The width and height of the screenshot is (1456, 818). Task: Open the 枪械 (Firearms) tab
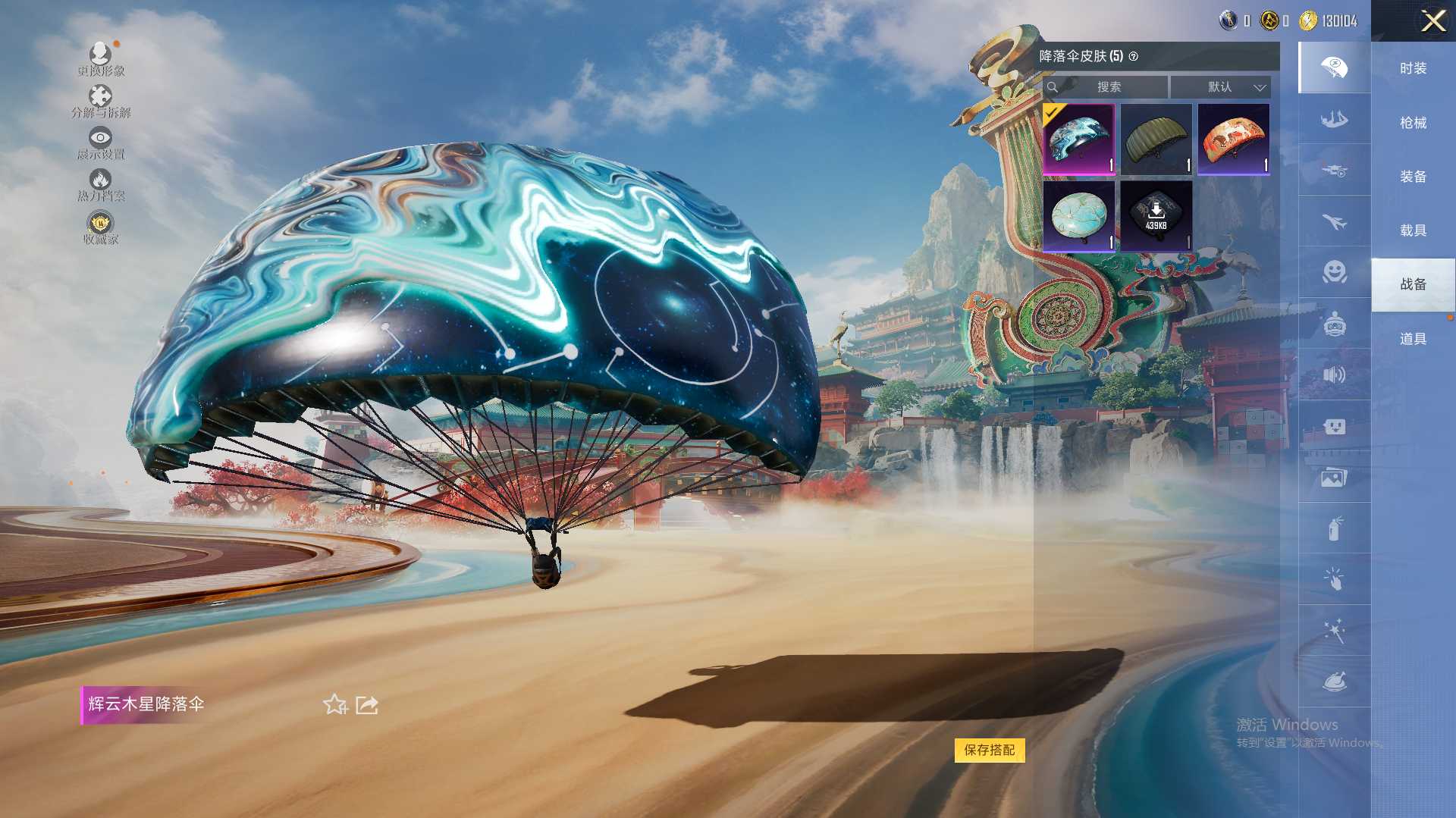1413,123
